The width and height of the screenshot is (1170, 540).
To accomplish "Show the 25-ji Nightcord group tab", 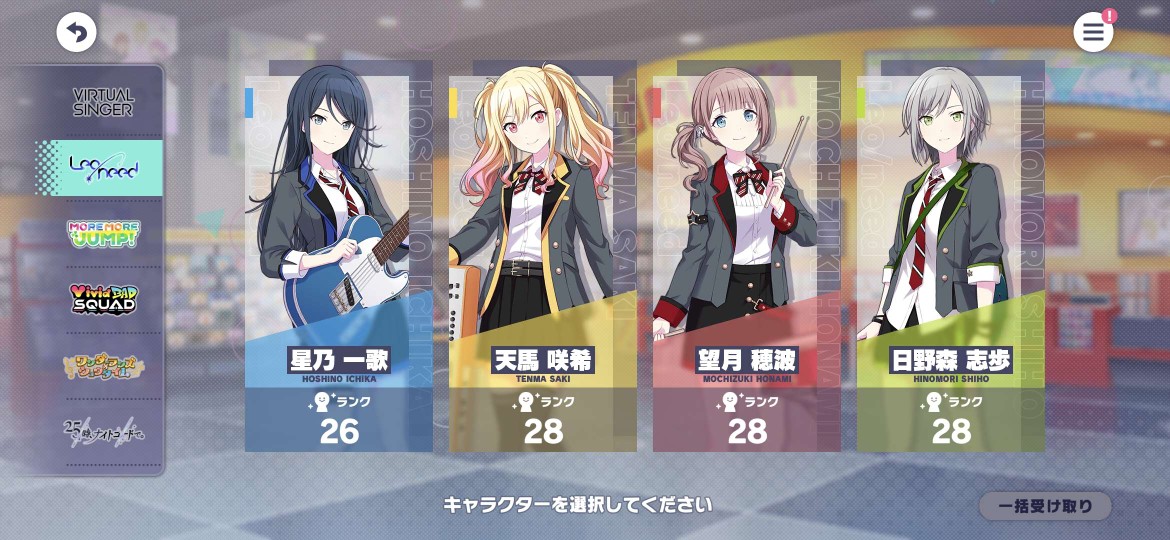I will click(x=102, y=431).
